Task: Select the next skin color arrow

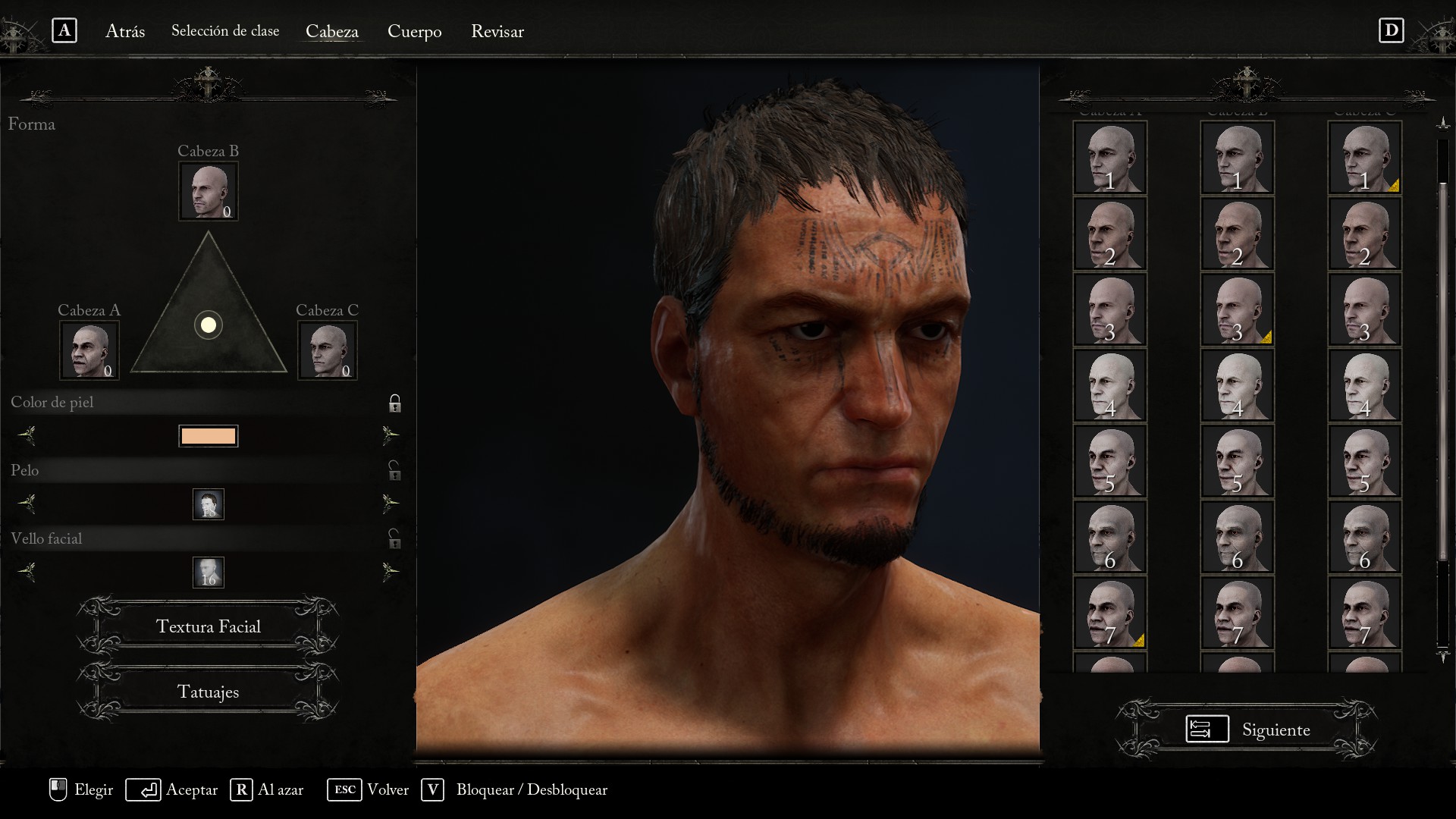Action: click(x=390, y=435)
